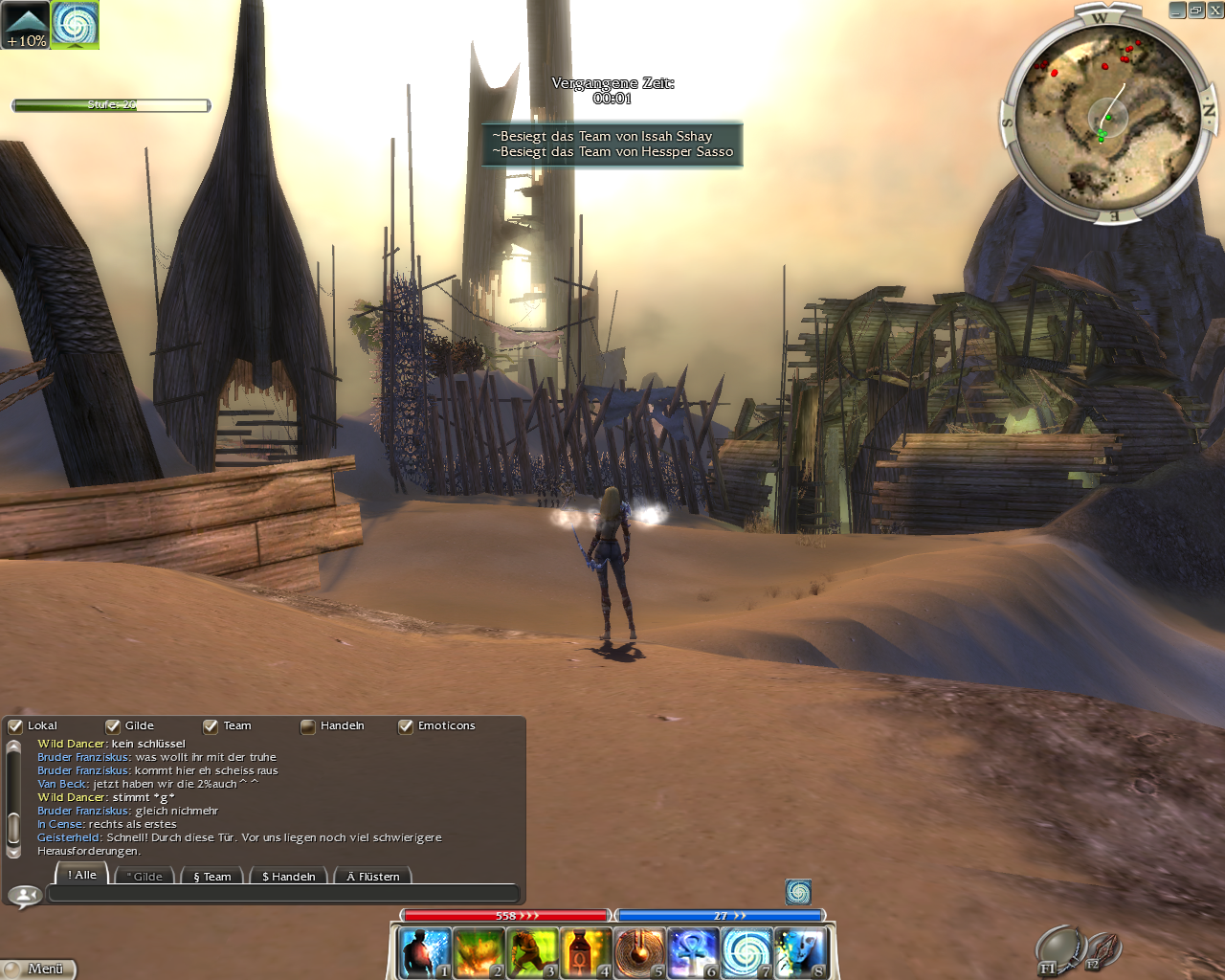Screen dimensions: 1225x980
Task: Switch to the Alle chat channel tab
Action: pos(82,875)
